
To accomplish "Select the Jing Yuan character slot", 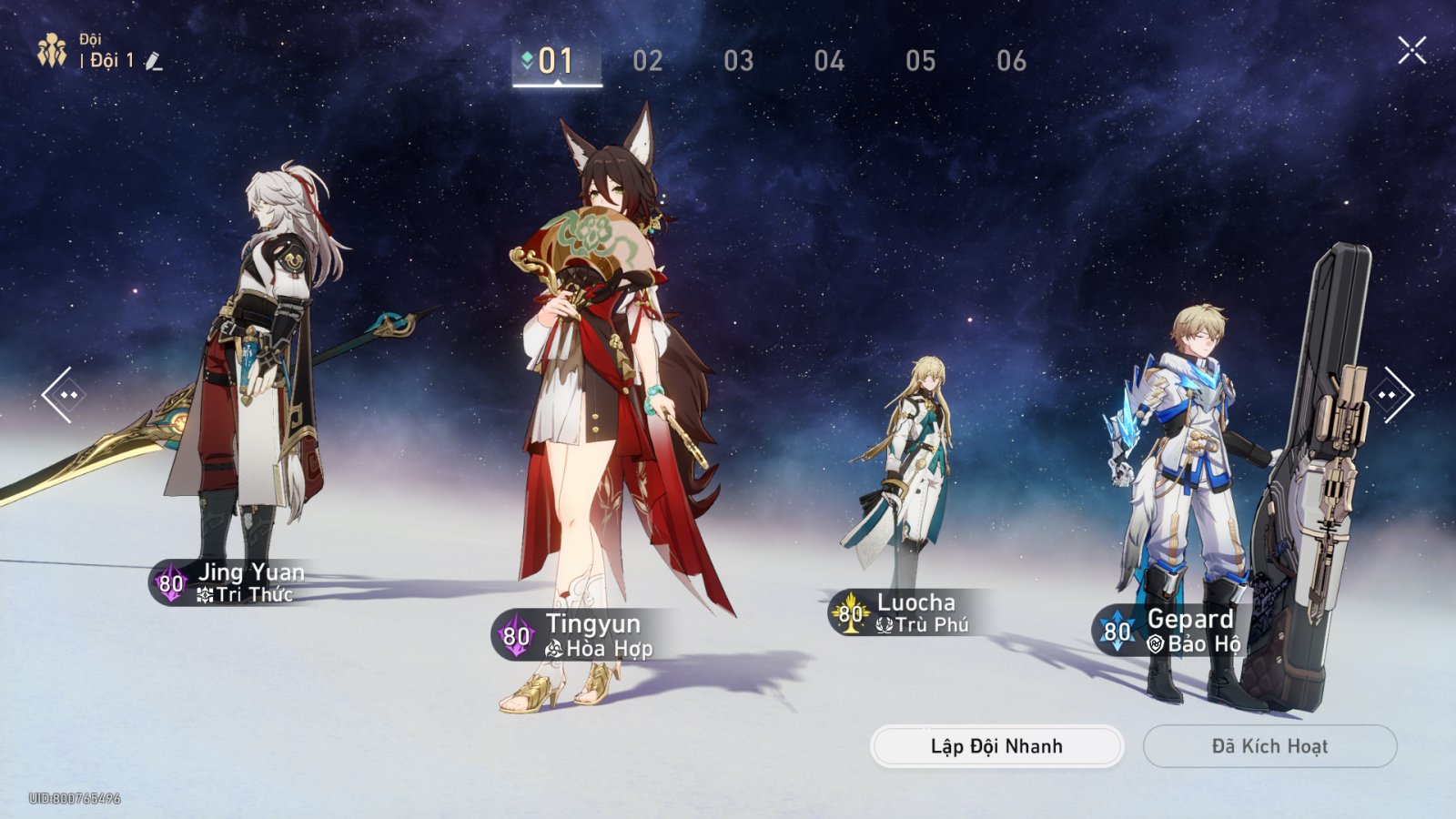I will pos(255,382).
